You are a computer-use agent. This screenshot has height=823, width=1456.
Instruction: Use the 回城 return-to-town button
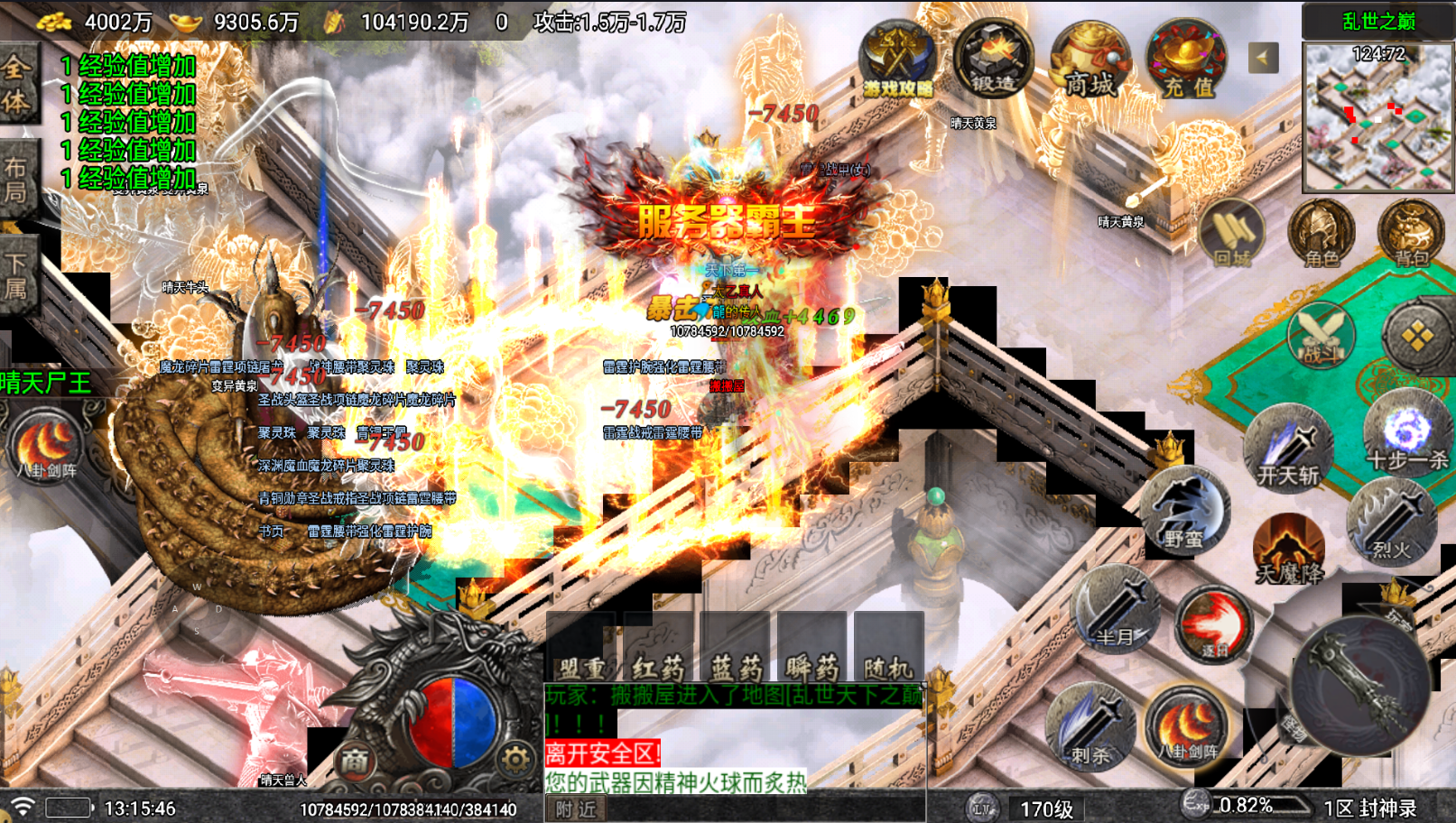pyautogui.click(x=1232, y=235)
